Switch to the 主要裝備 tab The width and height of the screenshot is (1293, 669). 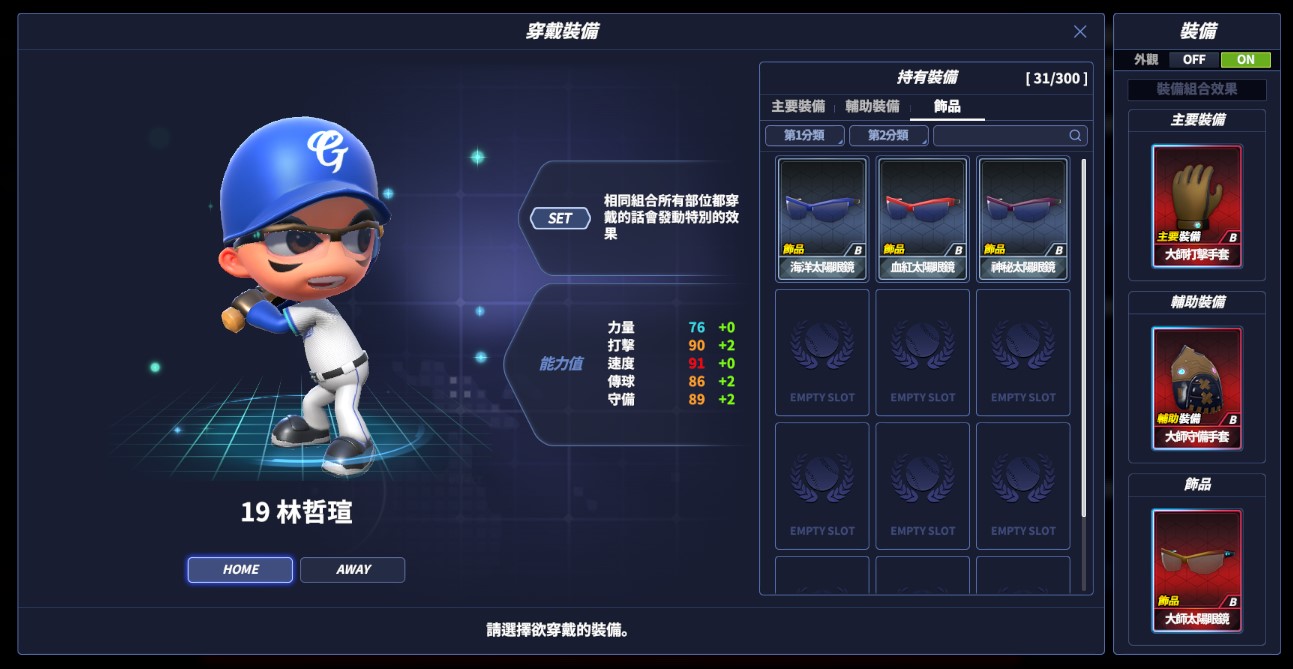tap(797, 107)
